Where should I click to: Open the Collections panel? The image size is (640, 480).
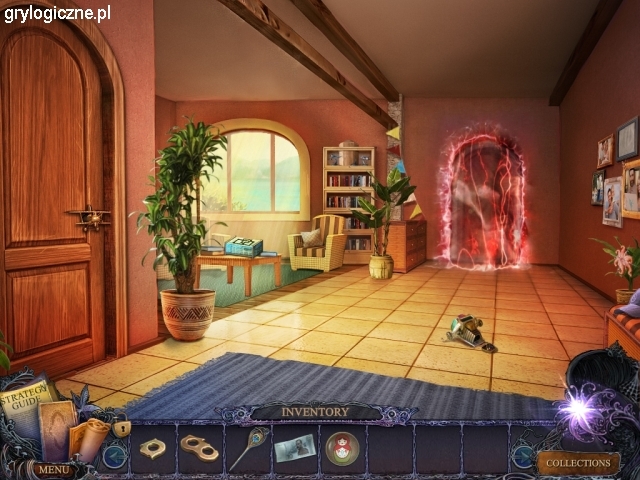578,463
